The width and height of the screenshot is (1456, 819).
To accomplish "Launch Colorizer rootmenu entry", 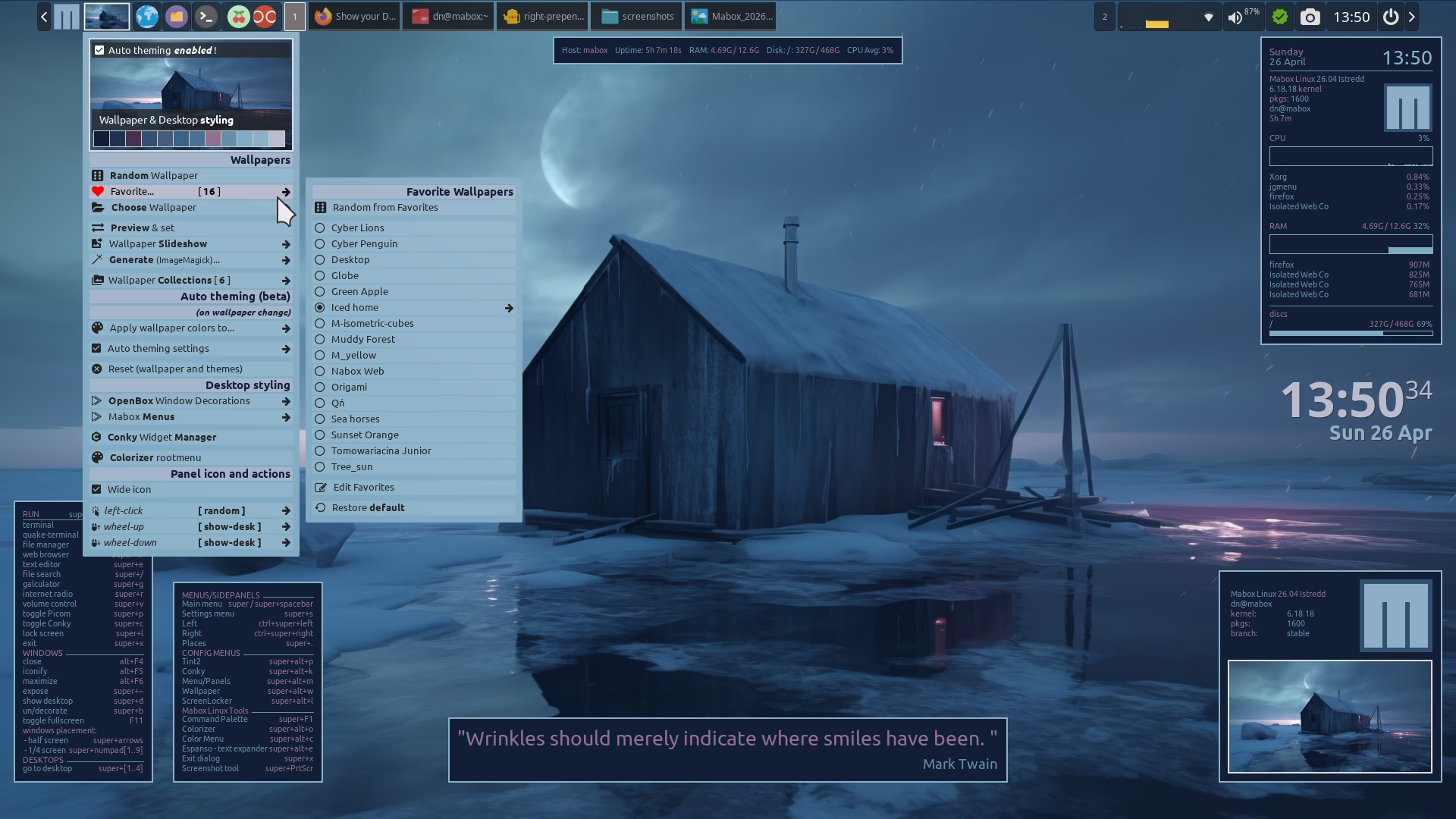I will [155, 457].
